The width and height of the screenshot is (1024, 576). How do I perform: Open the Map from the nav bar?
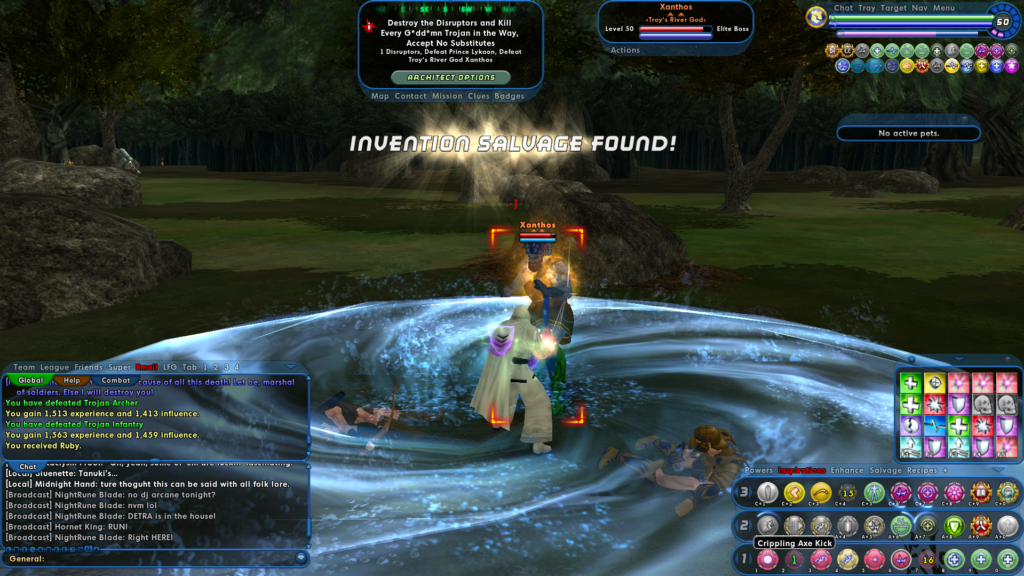click(x=380, y=96)
